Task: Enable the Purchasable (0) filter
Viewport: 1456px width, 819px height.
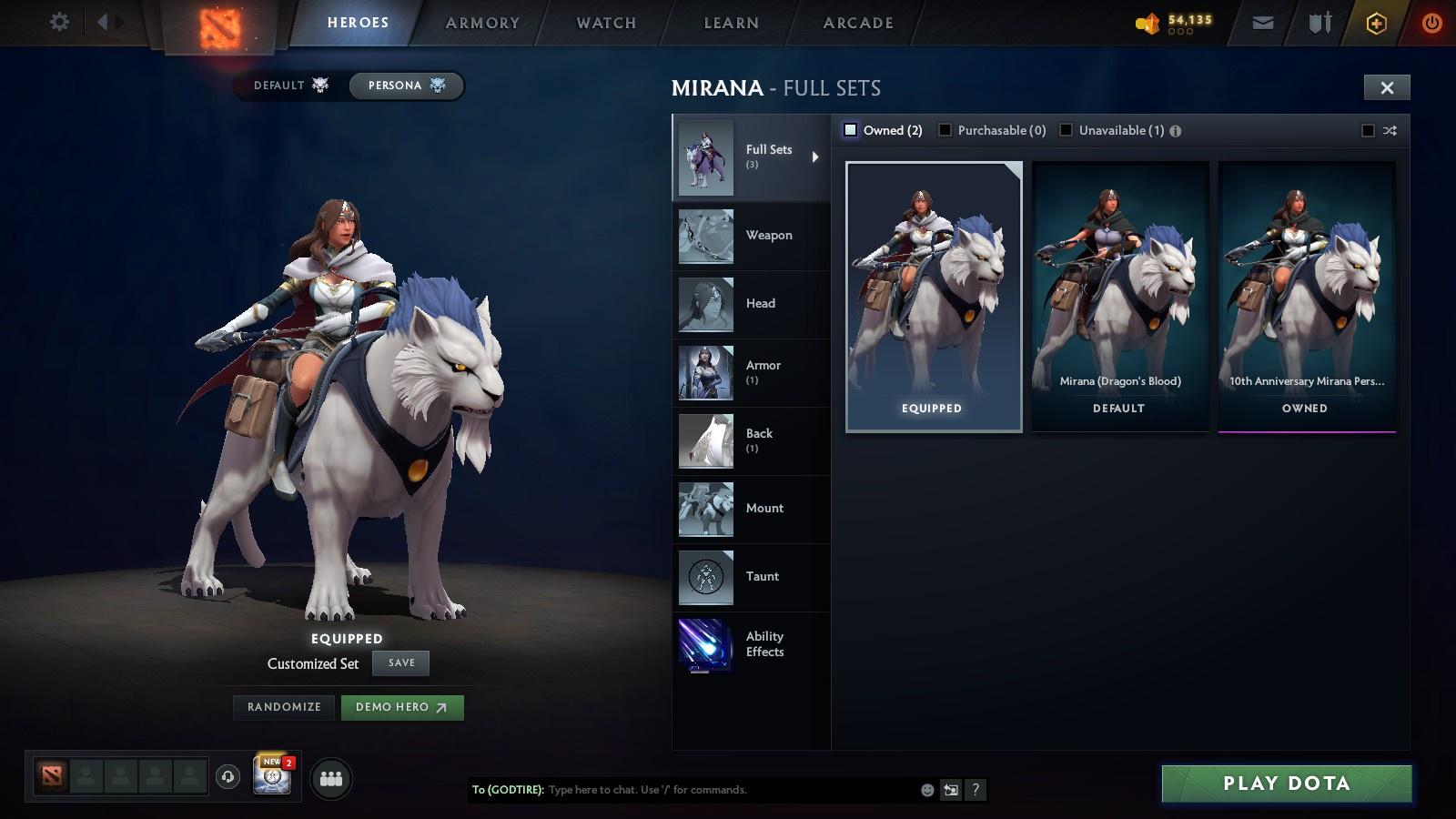Action: coord(946,129)
